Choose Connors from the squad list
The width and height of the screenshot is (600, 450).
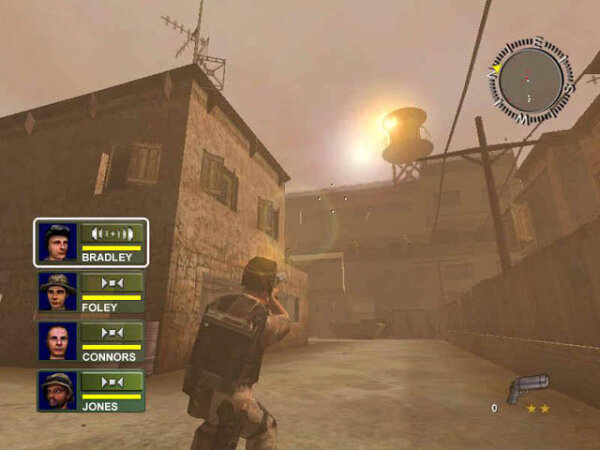click(91, 341)
